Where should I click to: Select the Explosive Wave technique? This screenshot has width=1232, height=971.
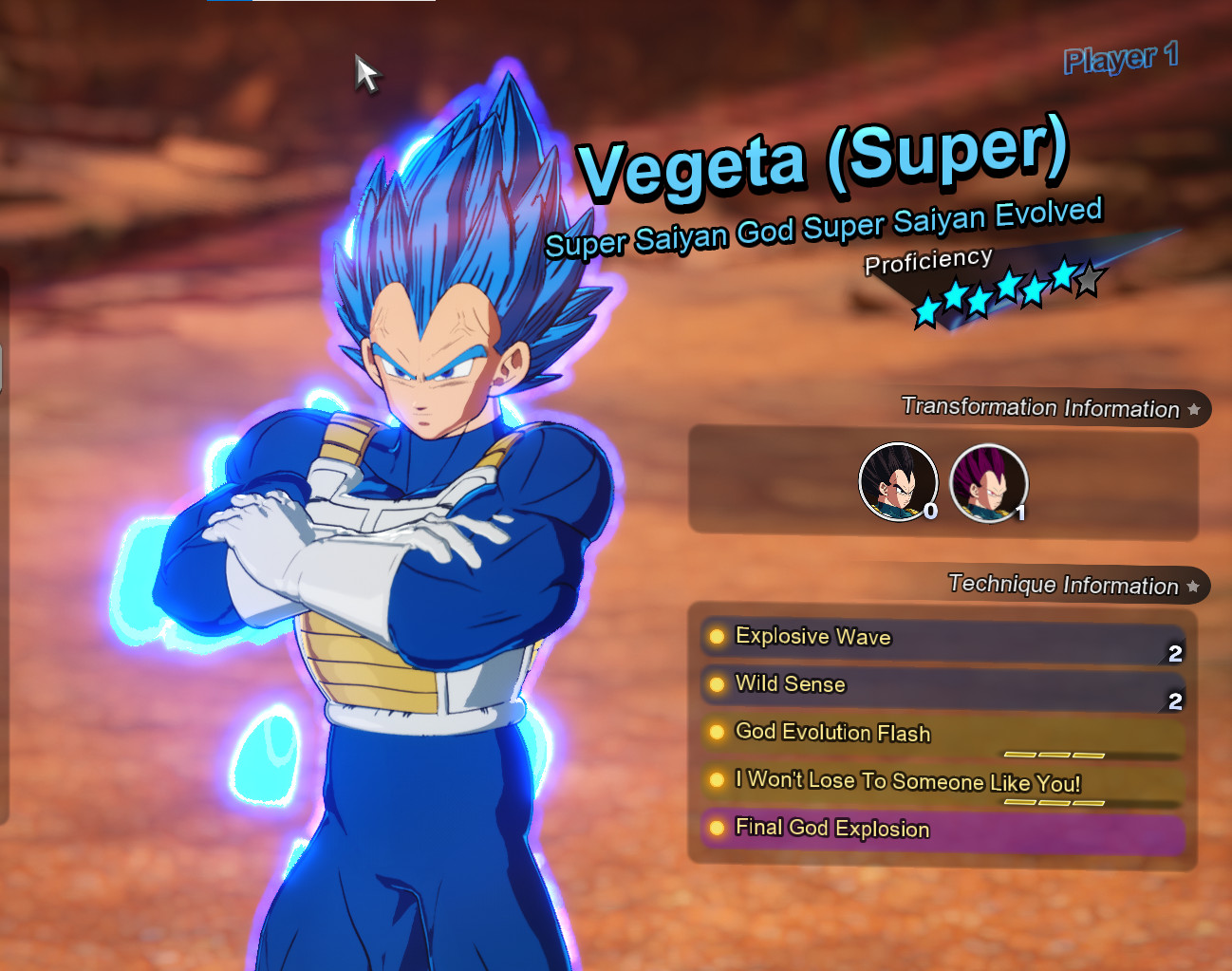942,639
